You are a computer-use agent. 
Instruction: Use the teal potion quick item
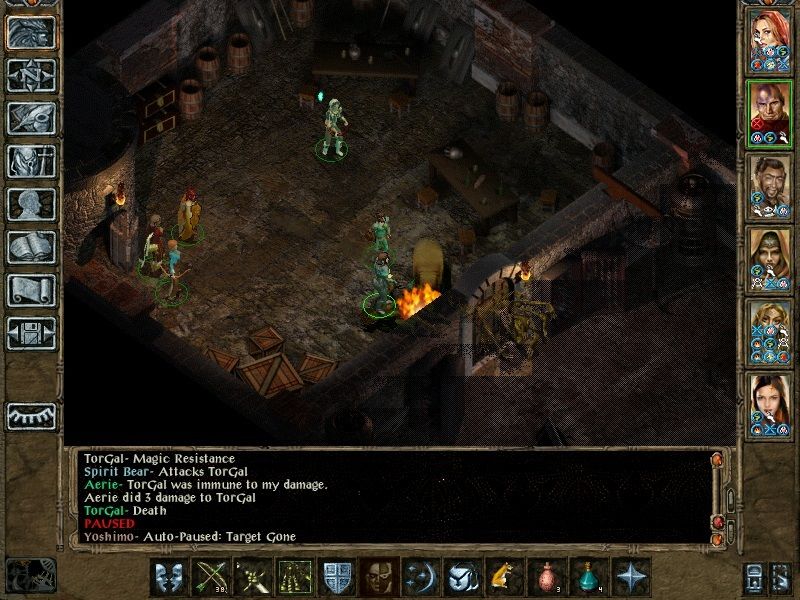pos(588,579)
